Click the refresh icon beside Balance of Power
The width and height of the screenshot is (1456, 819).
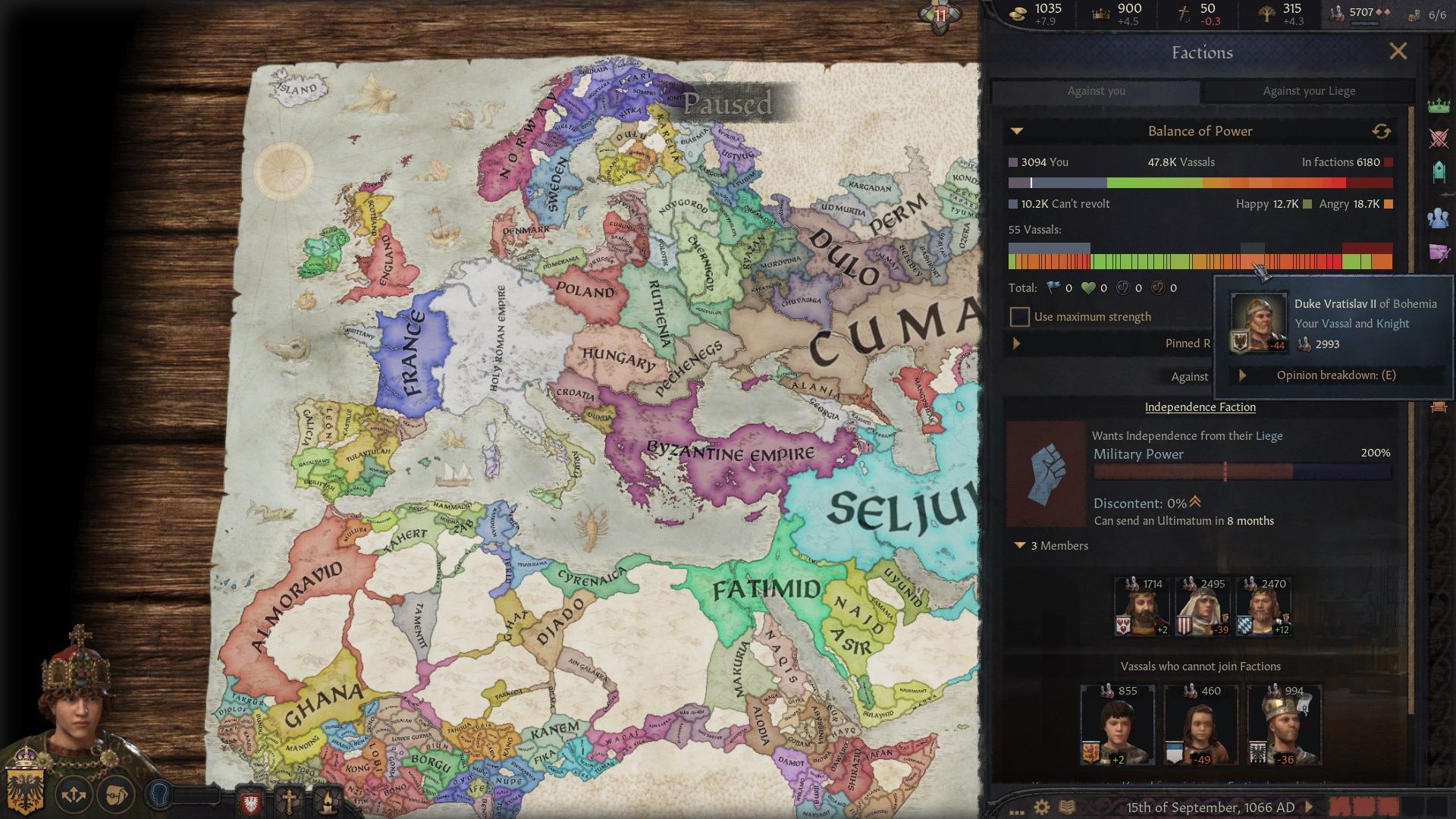pos(1383,130)
